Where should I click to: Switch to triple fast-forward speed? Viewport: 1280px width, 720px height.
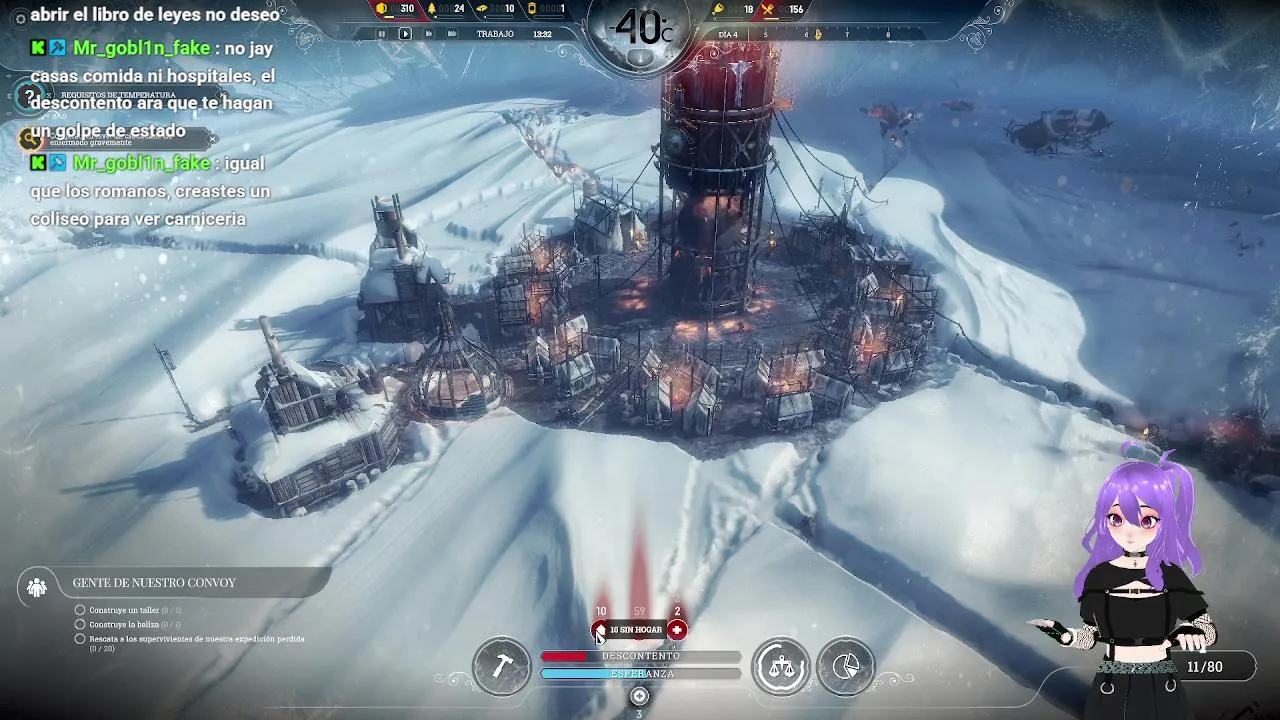(452, 33)
